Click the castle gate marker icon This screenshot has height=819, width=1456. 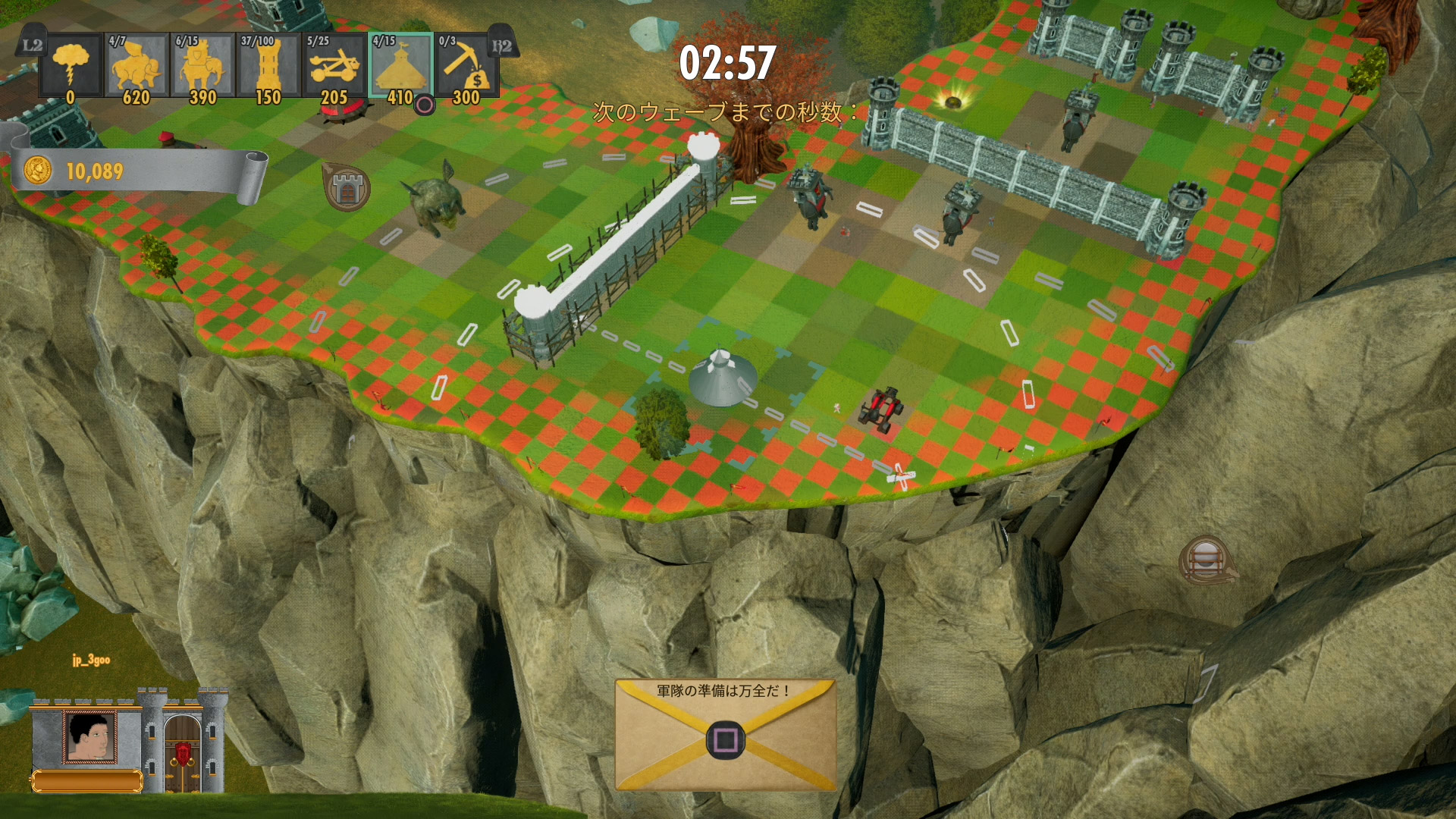tap(347, 188)
